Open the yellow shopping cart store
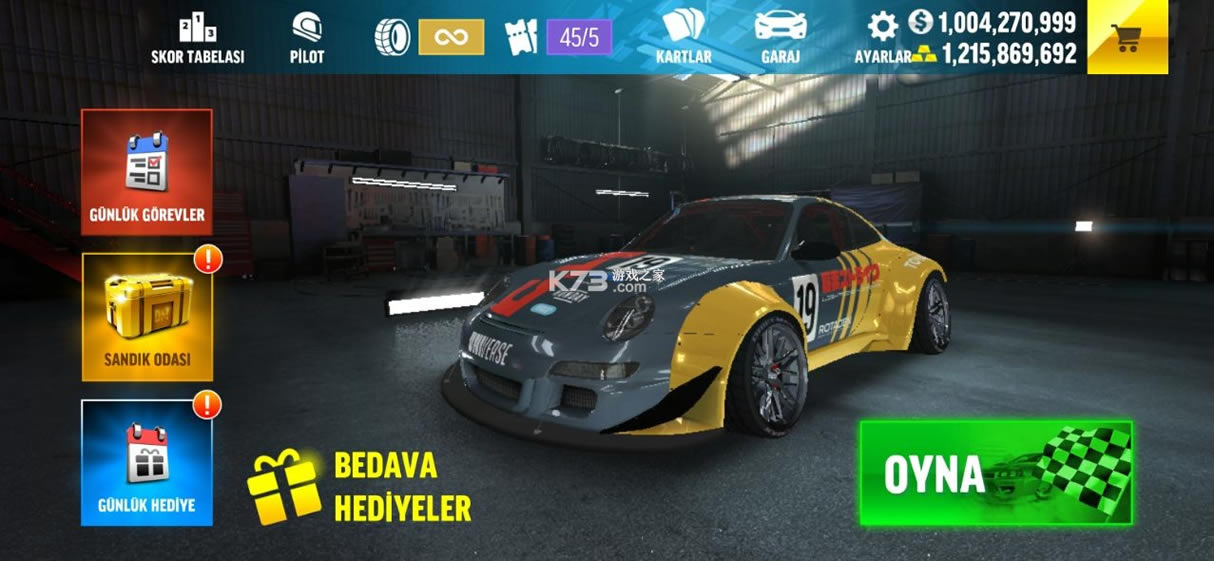Image resolution: width=1214 pixels, height=561 pixels. pos(1127,38)
